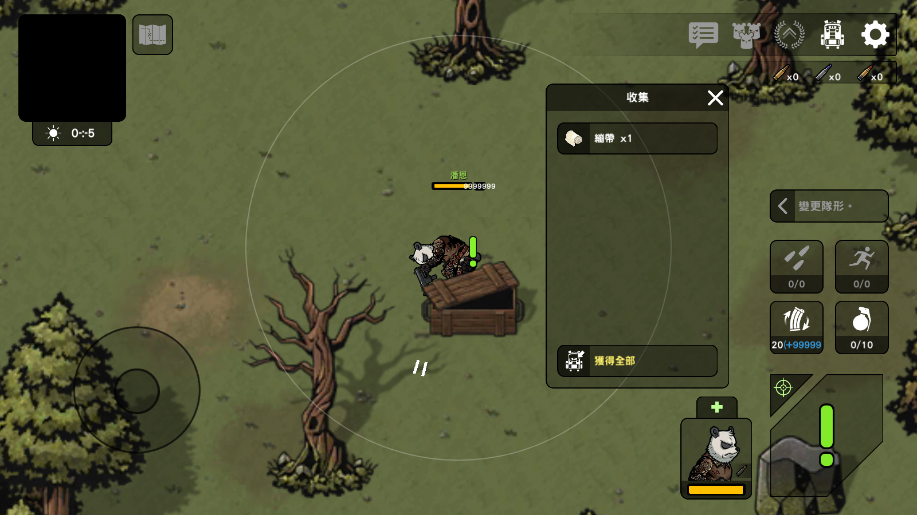Open the folded map button
This screenshot has height=515, width=917.
click(152, 35)
